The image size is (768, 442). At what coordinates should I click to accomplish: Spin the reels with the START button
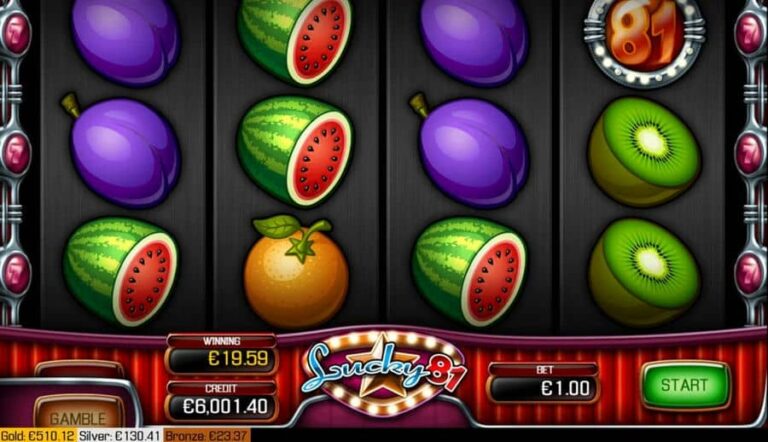(x=685, y=385)
